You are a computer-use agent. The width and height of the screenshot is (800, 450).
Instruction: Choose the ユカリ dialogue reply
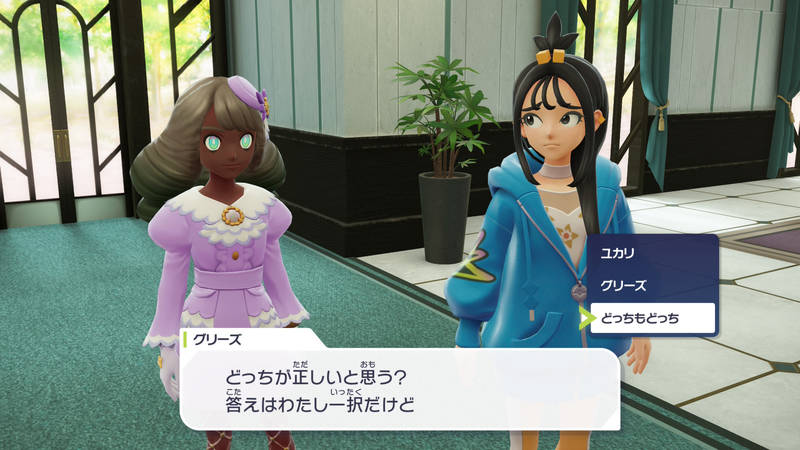point(652,255)
